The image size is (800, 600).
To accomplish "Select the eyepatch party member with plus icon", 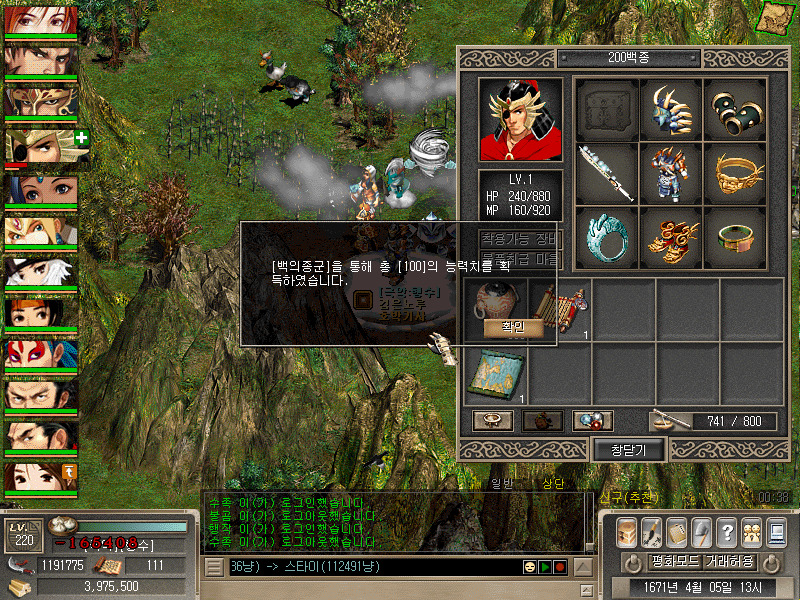I will click(42, 147).
